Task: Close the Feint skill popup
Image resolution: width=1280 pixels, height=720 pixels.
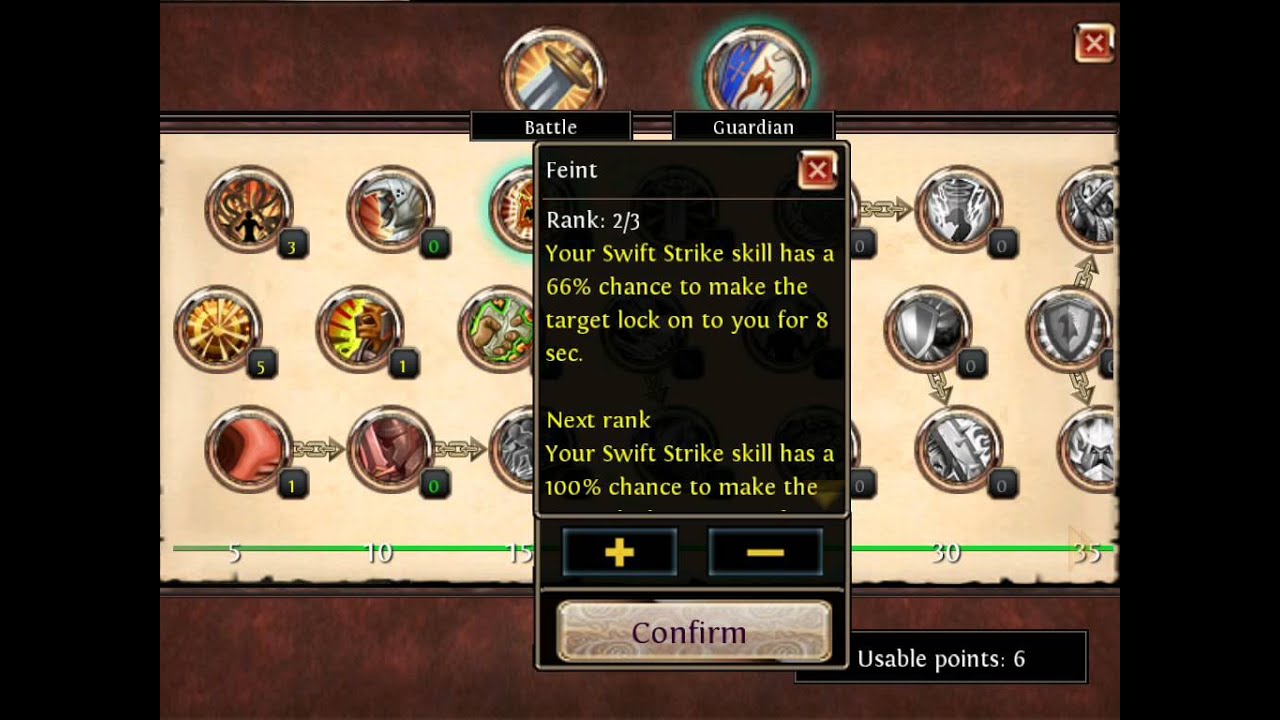Action: pos(817,171)
